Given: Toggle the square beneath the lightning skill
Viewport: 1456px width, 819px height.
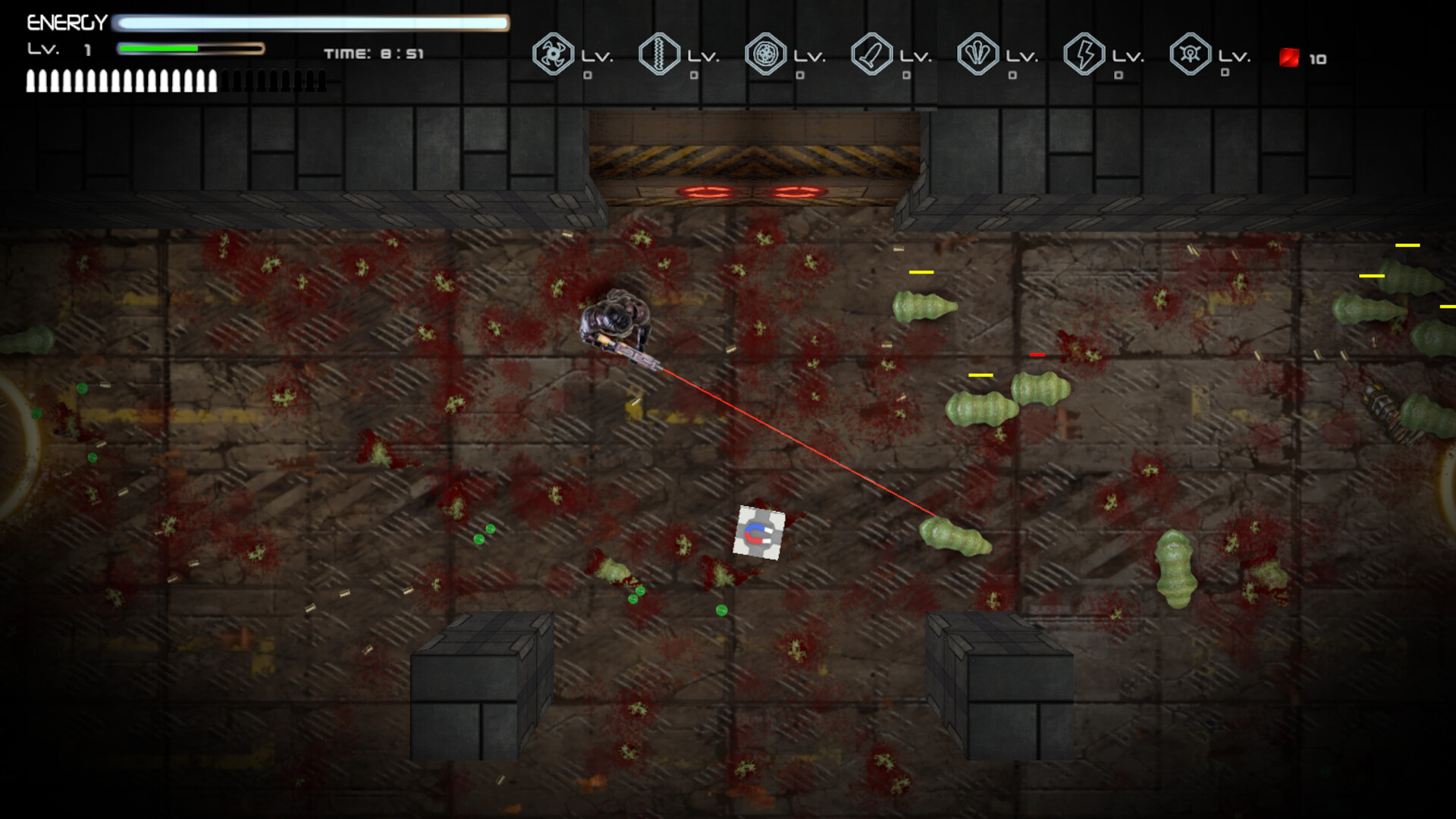Looking at the screenshot, I should tap(1119, 75).
